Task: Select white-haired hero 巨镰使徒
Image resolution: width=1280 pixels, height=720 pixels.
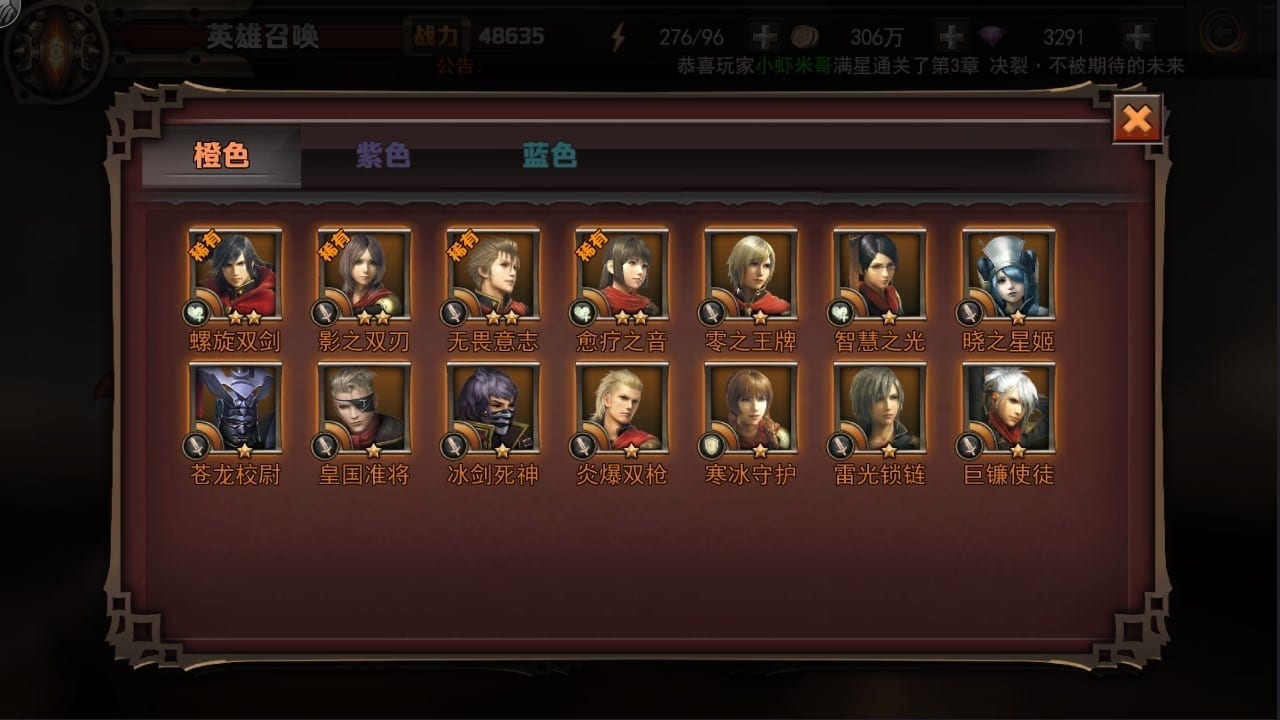Action: pyautogui.click(x=1009, y=409)
